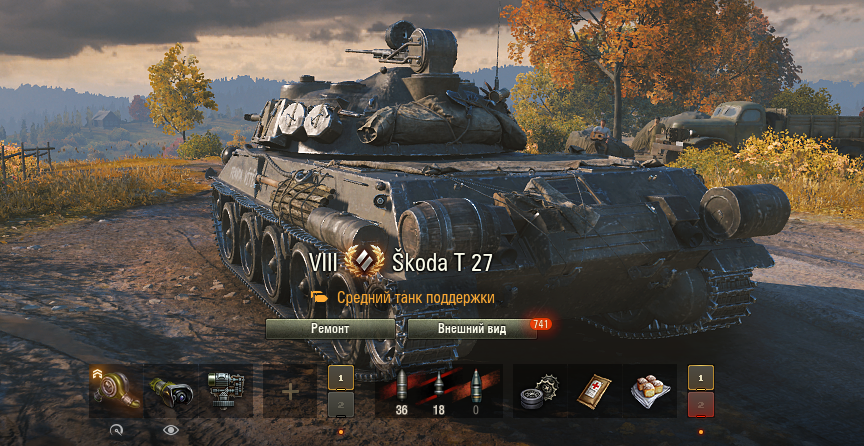Add equipment in the empty plus slot

click(x=289, y=391)
